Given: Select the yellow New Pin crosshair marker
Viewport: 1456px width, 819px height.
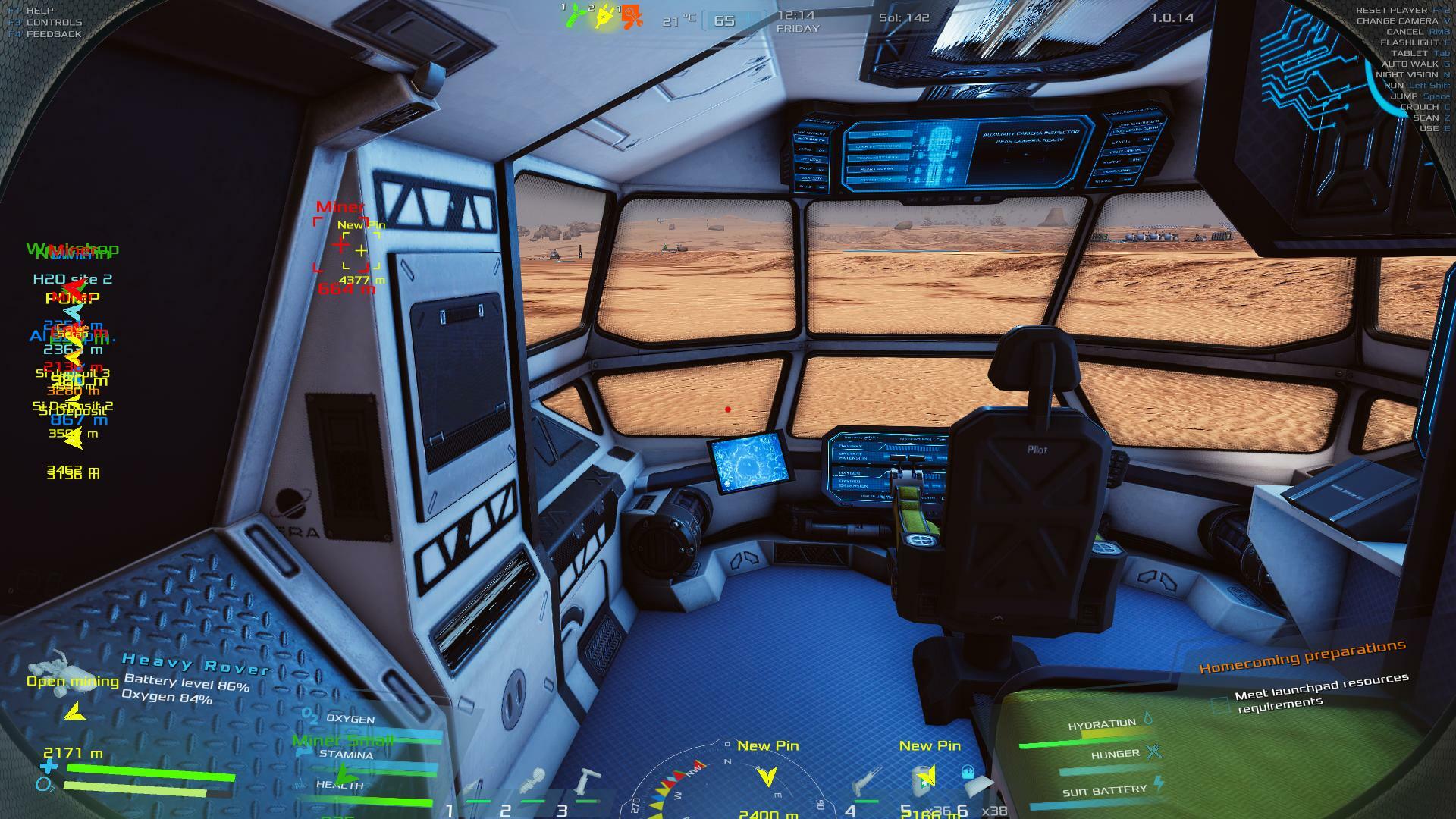Looking at the screenshot, I should click(361, 250).
